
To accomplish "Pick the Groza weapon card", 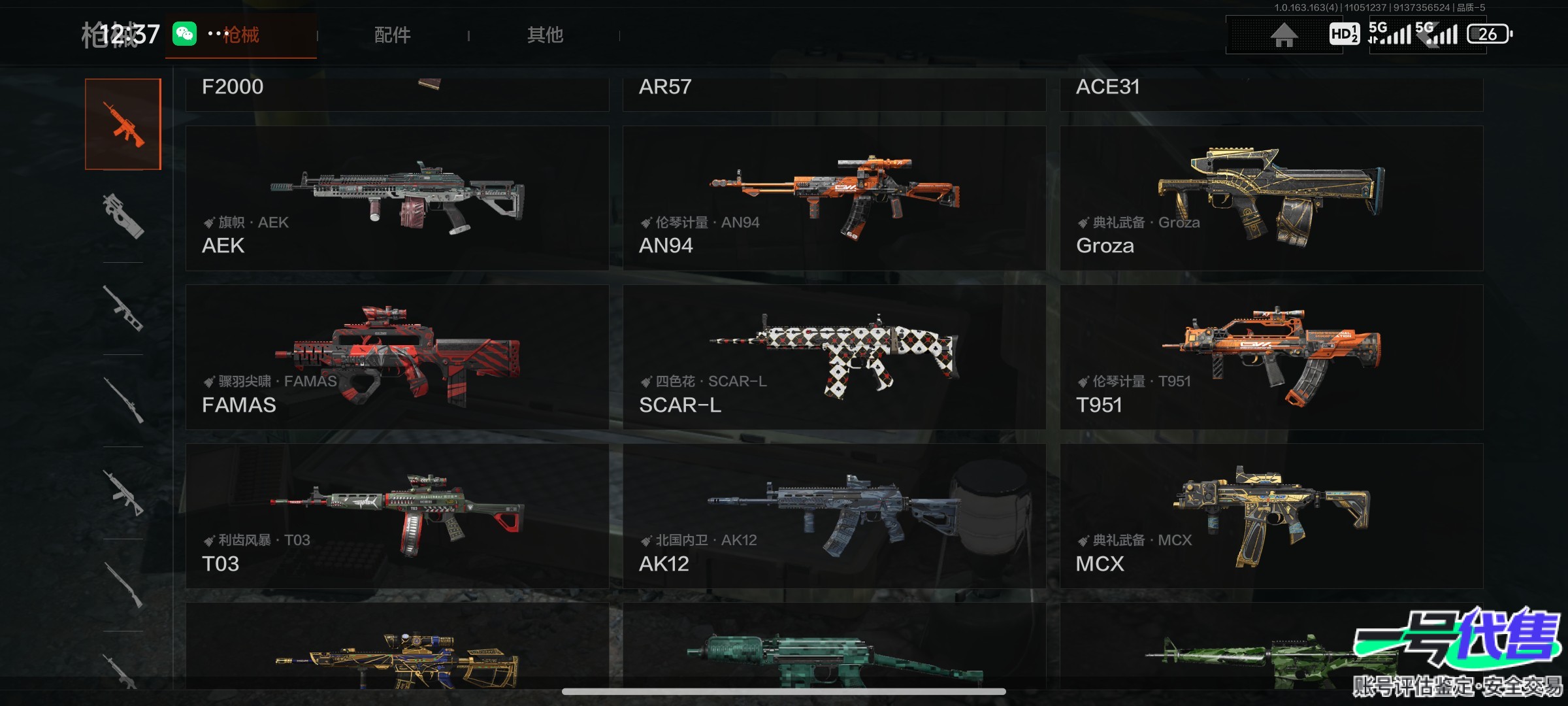I will 1271,198.
